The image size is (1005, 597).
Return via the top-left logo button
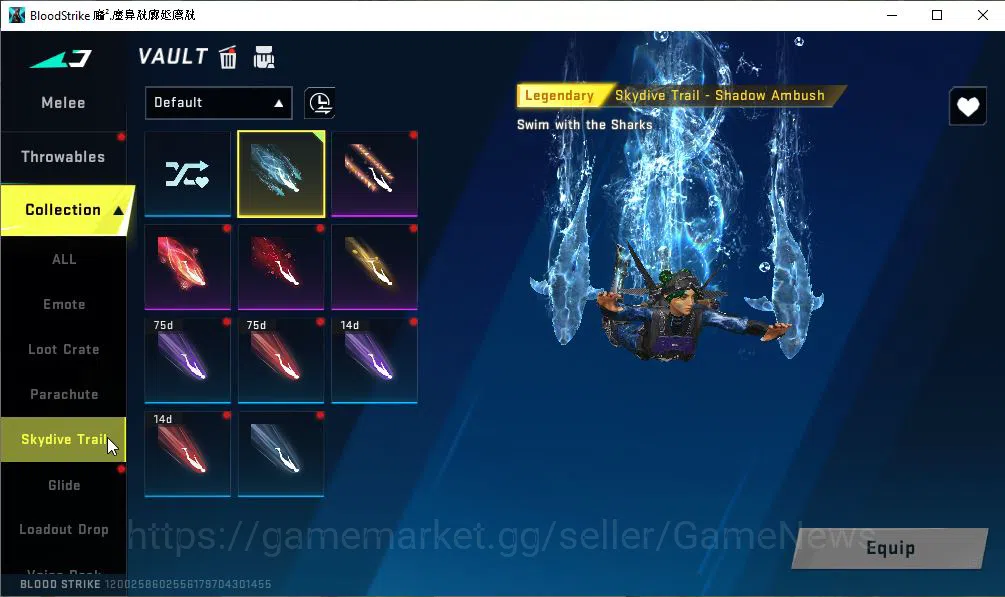click(x=61, y=59)
